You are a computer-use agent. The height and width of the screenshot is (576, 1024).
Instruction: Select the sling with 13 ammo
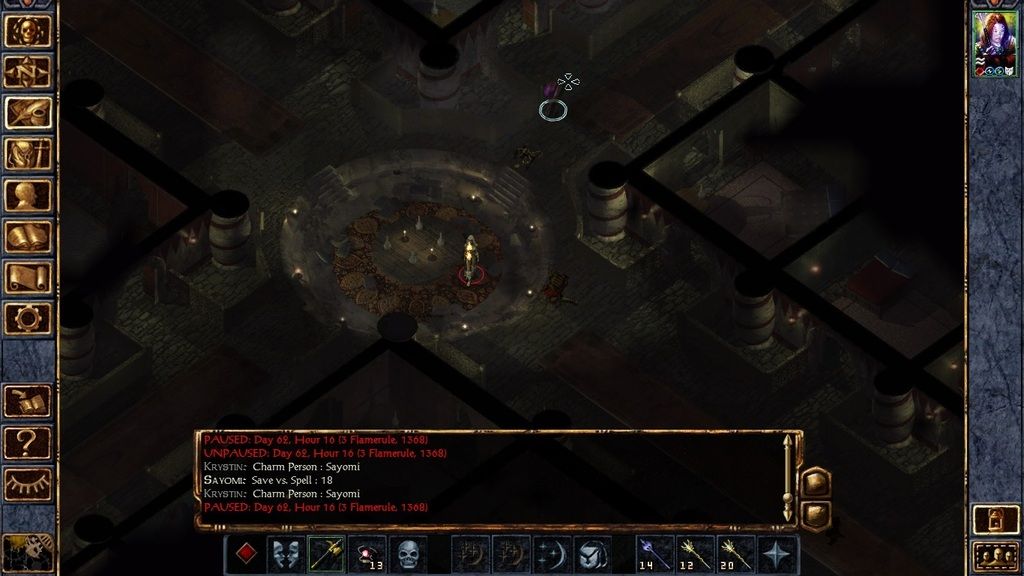click(x=368, y=554)
